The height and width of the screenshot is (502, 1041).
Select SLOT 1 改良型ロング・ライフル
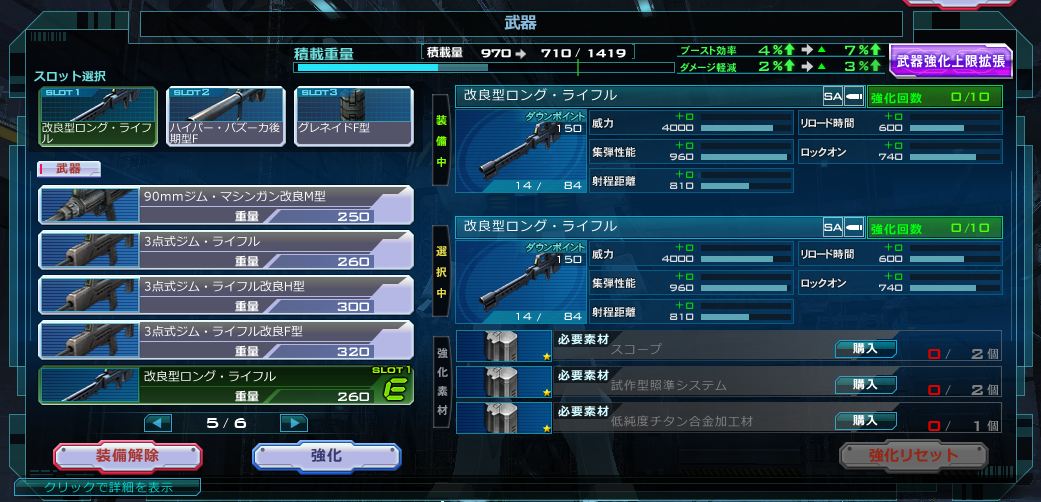97,117
